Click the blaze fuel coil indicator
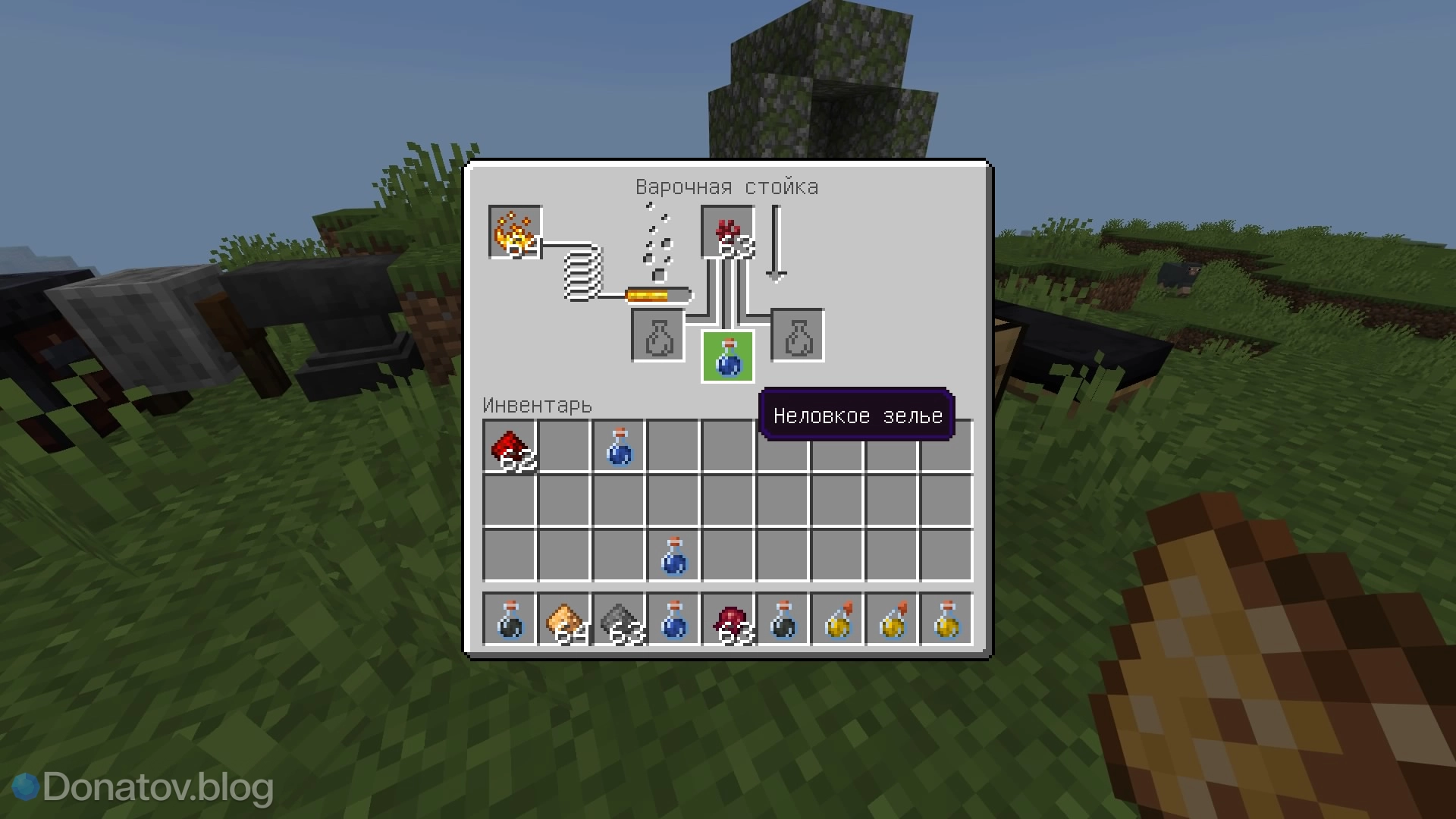The image size is (1456, 819). click(582, 277)
